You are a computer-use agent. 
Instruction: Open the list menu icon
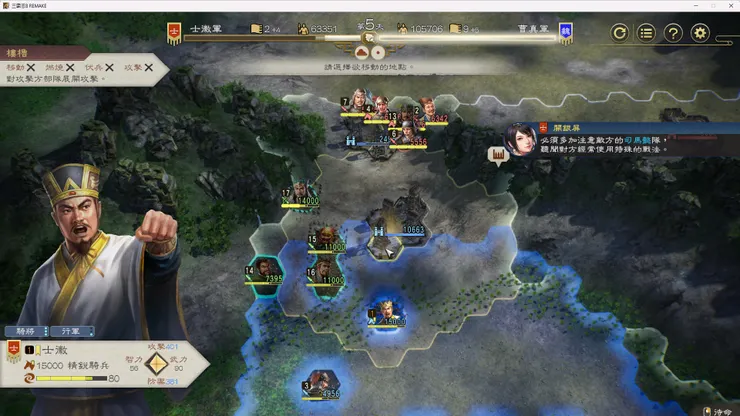tap(647, 33)
